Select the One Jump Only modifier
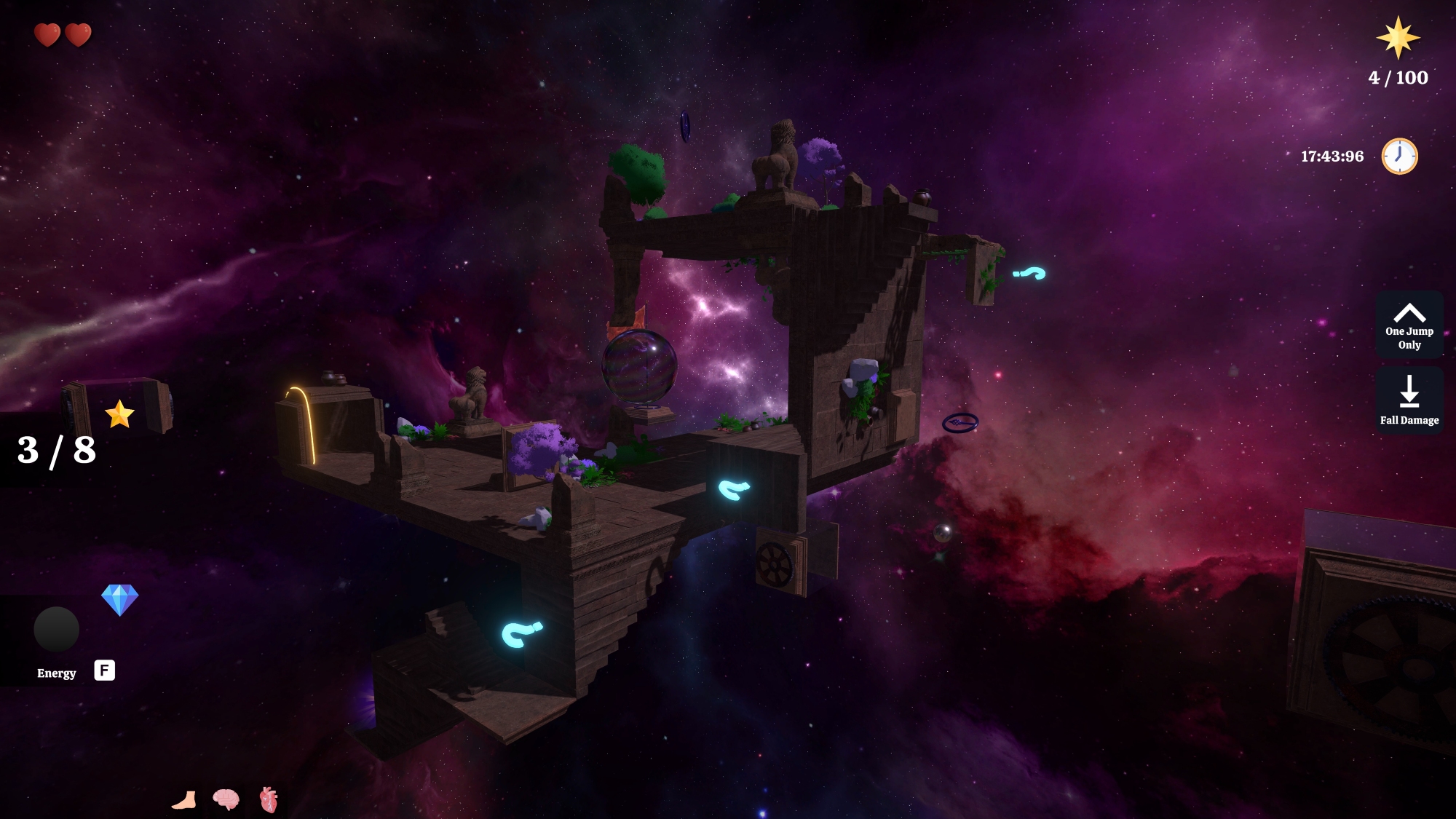This screenshot has height=819, width=1456. 1409,325
